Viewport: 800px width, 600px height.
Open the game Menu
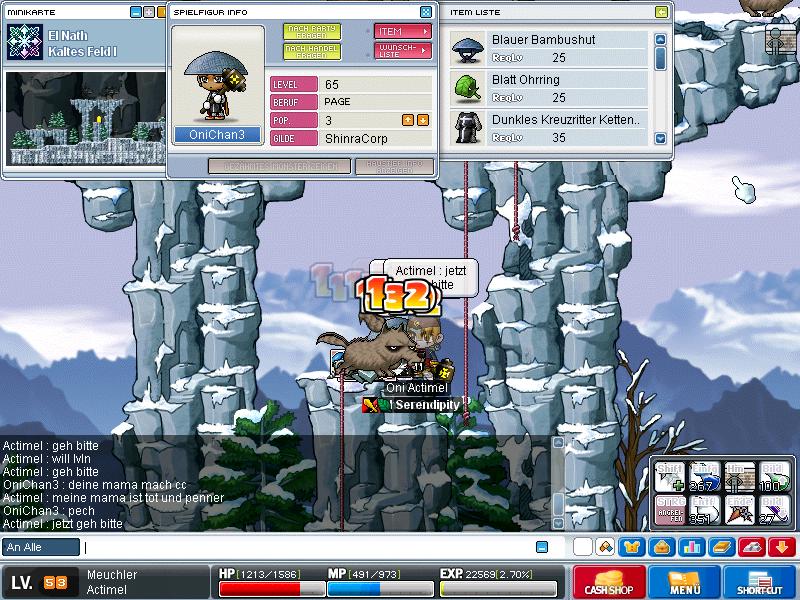click(x=685, y=583)
